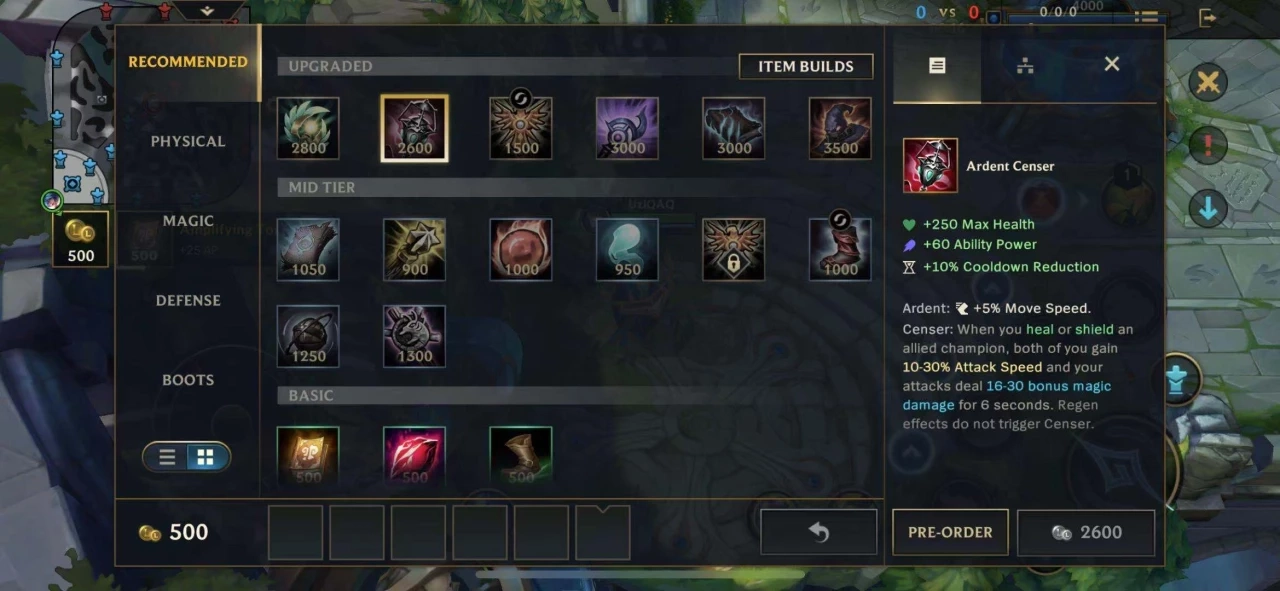Open the Boots category
Image resolution: width=1280 pixels, height=591 pixels.
coord(188,380)
